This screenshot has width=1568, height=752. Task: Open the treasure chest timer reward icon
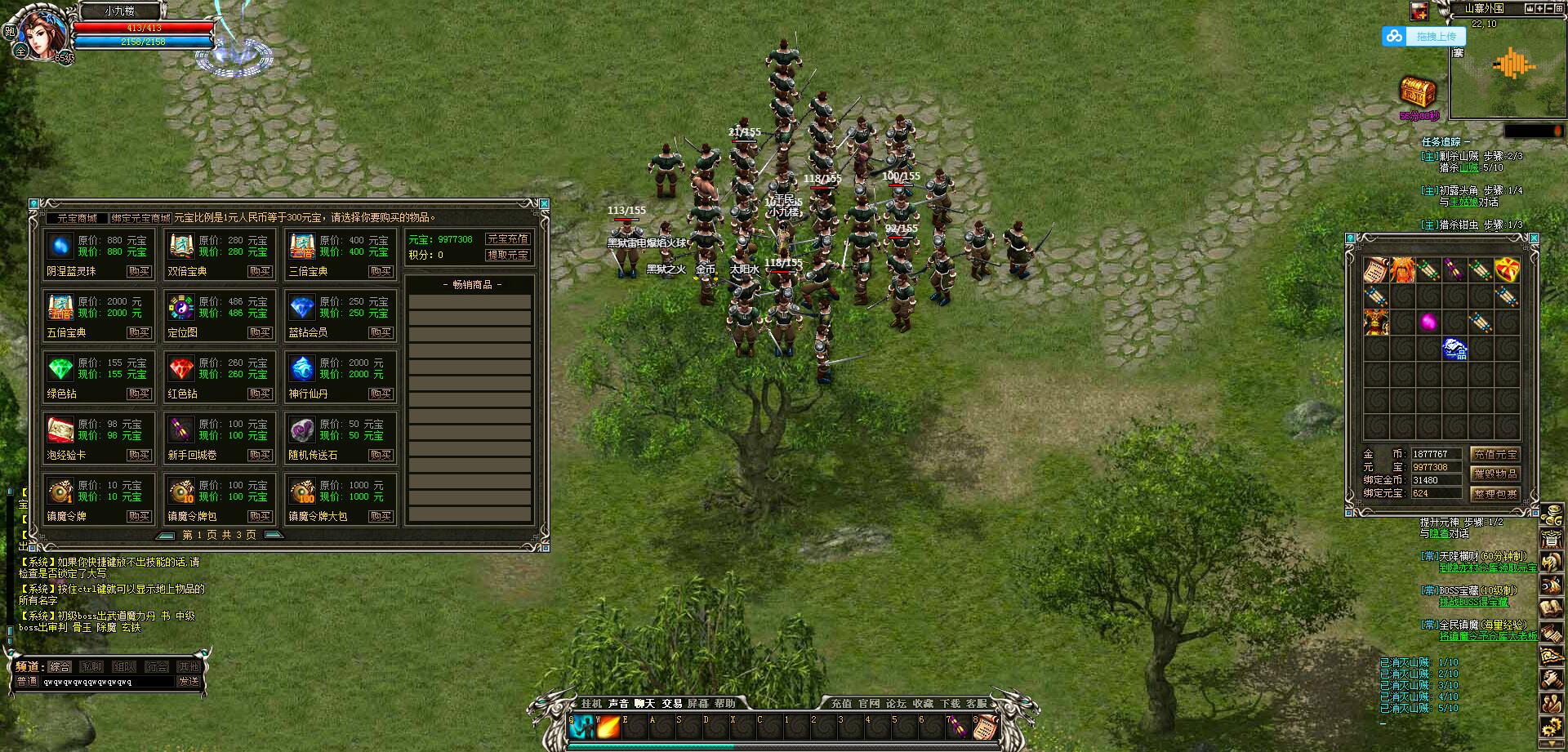pos(1419,92)
